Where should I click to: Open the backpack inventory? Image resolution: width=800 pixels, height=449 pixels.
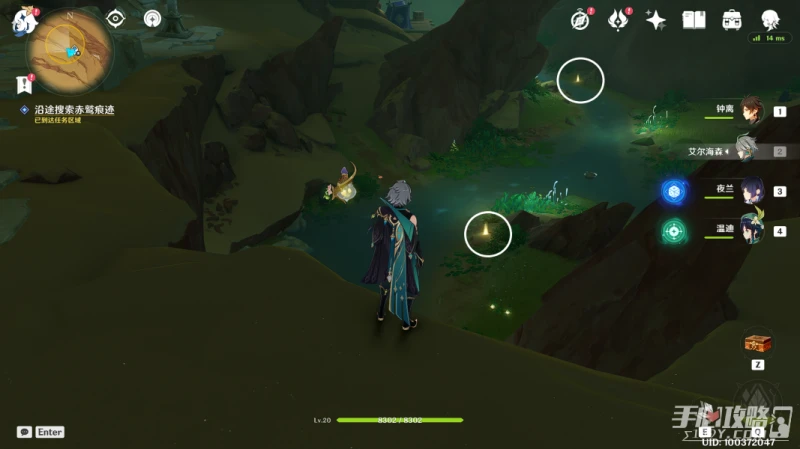pyautogui.click(x=732, y=20)
